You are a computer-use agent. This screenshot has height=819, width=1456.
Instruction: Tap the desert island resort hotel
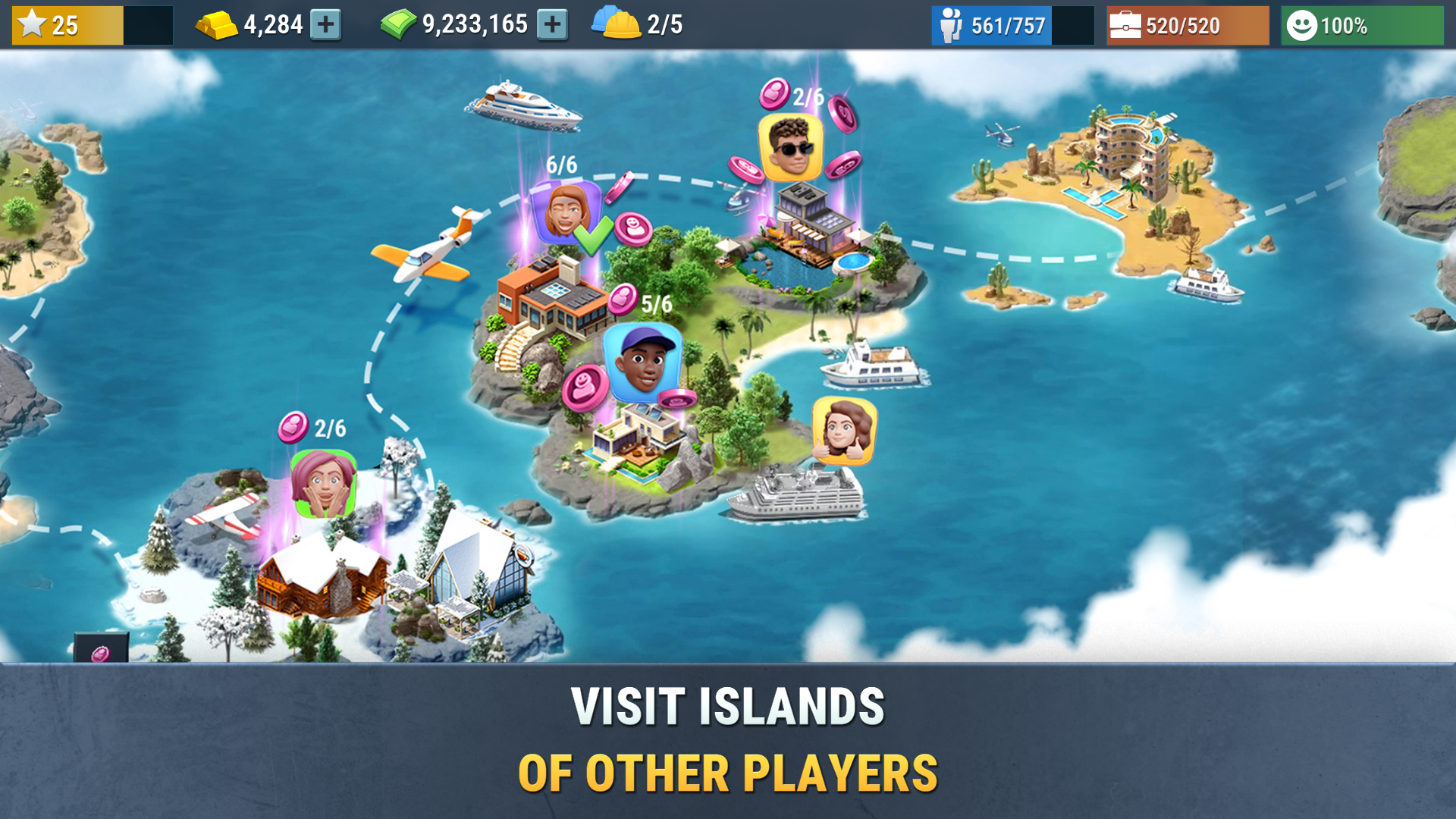point(1126,152)
